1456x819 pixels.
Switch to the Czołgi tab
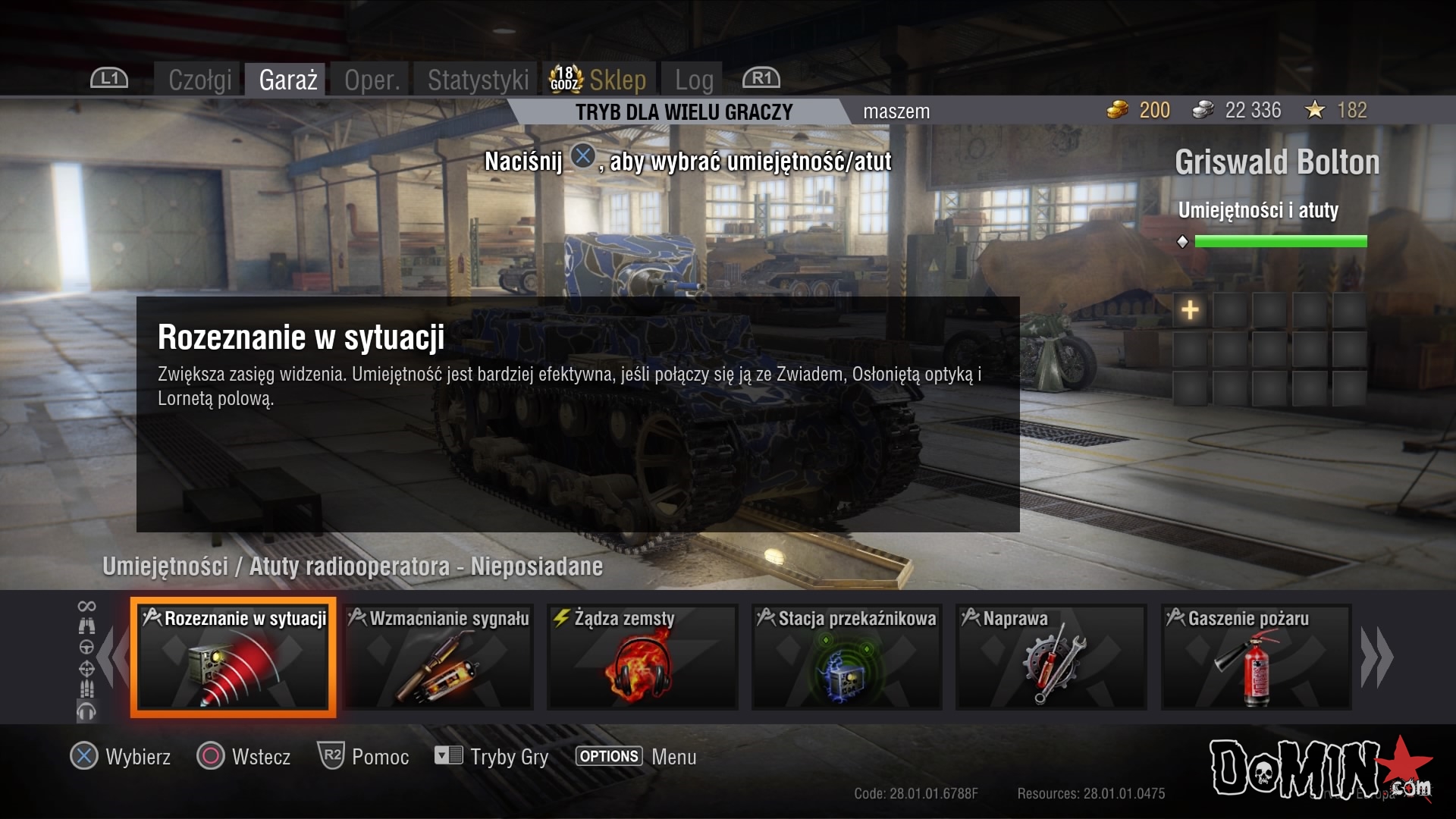click(199, 80)
